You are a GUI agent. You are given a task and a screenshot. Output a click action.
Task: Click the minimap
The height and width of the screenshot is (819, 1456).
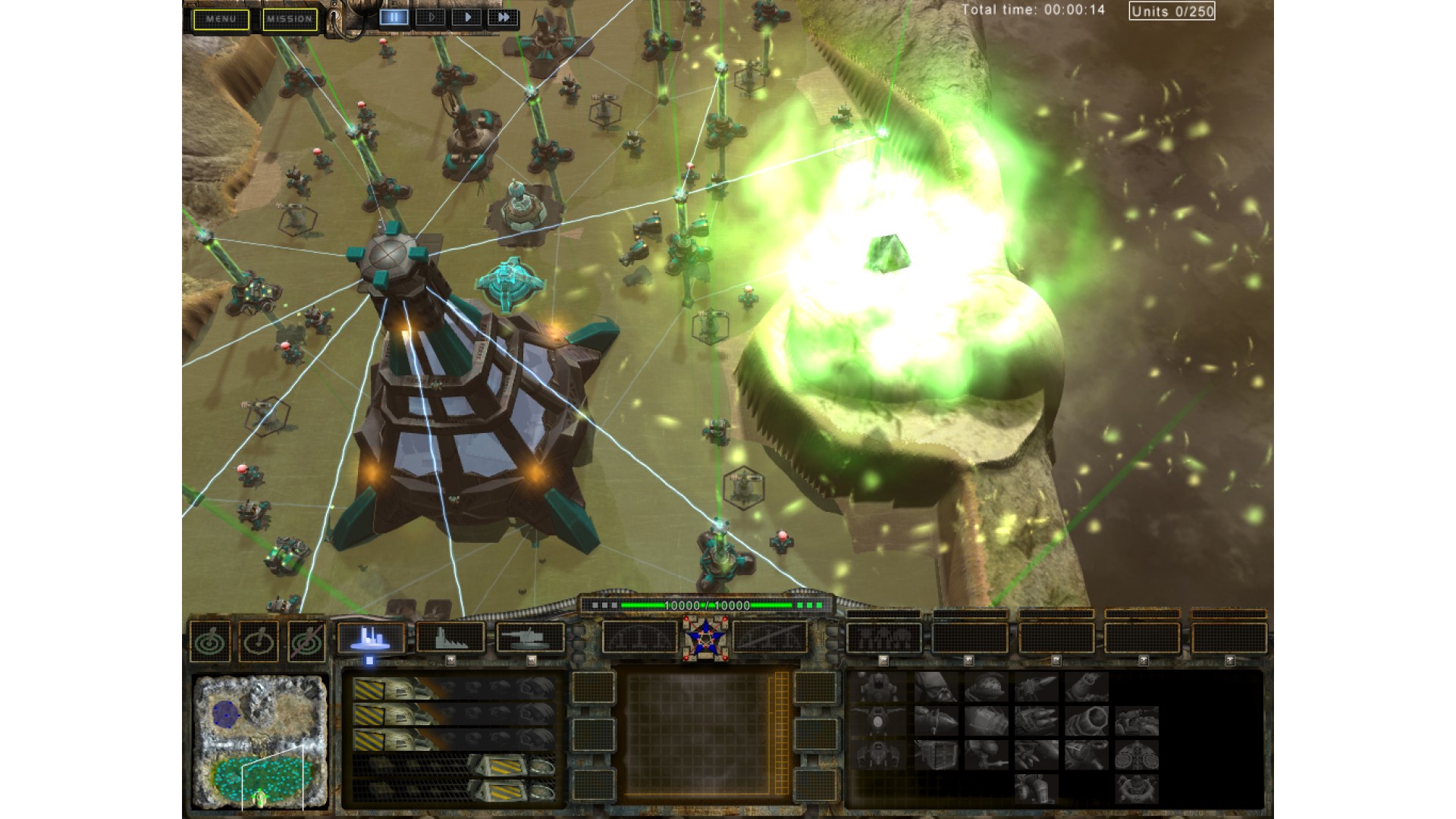click(x=259, y=741)
